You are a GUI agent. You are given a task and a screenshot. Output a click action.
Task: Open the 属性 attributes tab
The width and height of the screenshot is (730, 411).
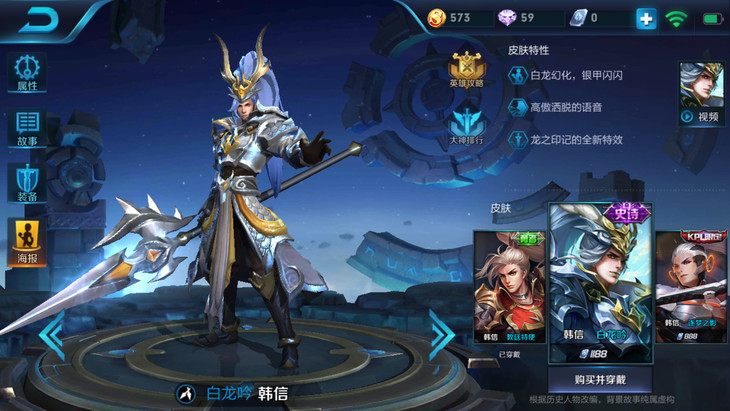27,73
